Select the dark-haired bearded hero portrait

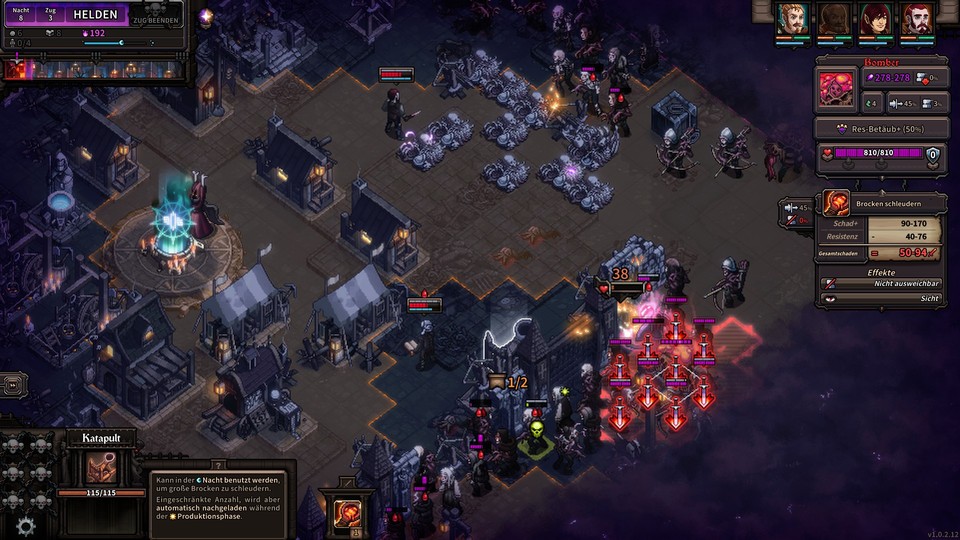(835, 19)
